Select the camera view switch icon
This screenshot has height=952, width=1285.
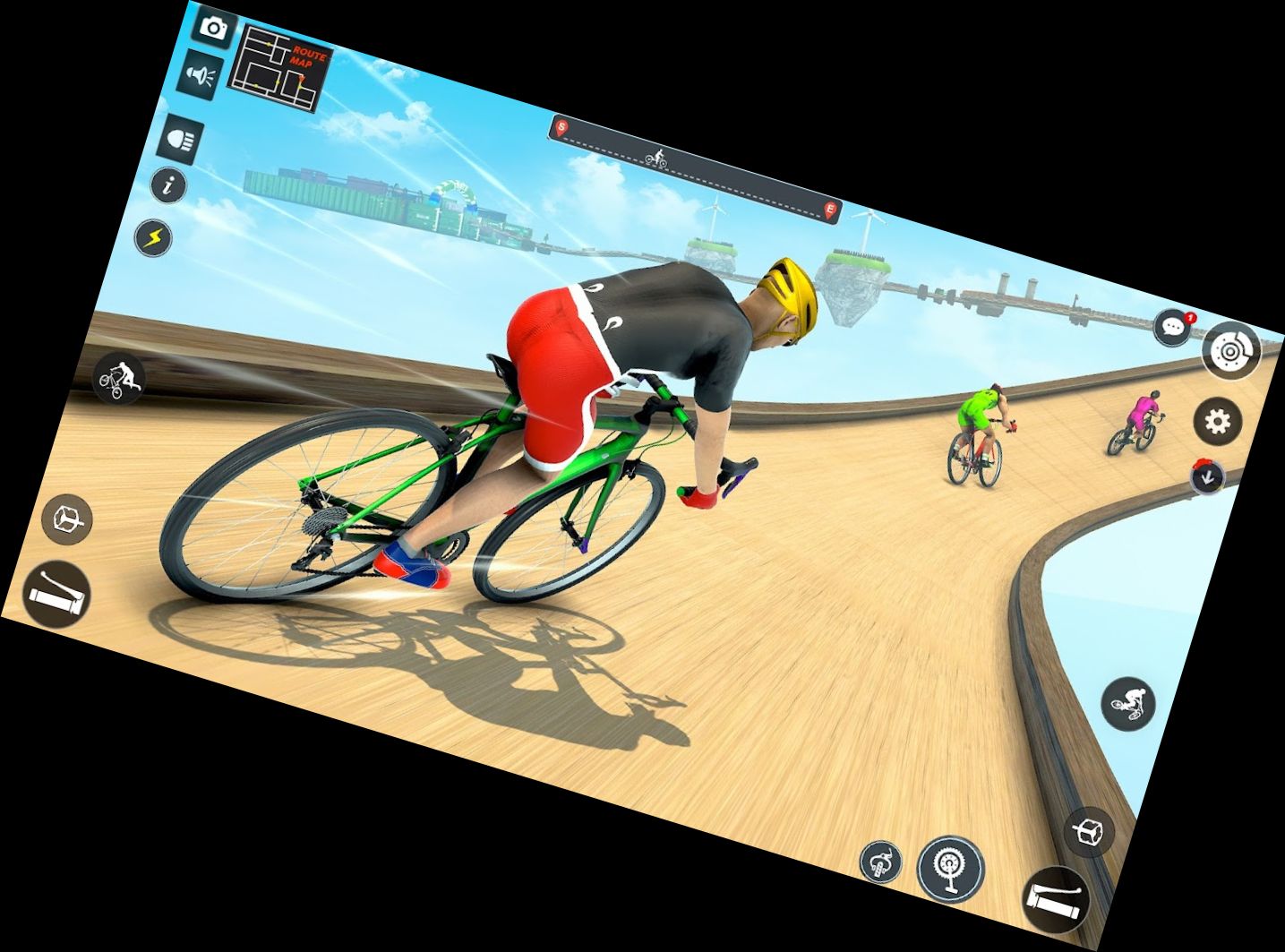pyautogui.click(x=212, y=28)
